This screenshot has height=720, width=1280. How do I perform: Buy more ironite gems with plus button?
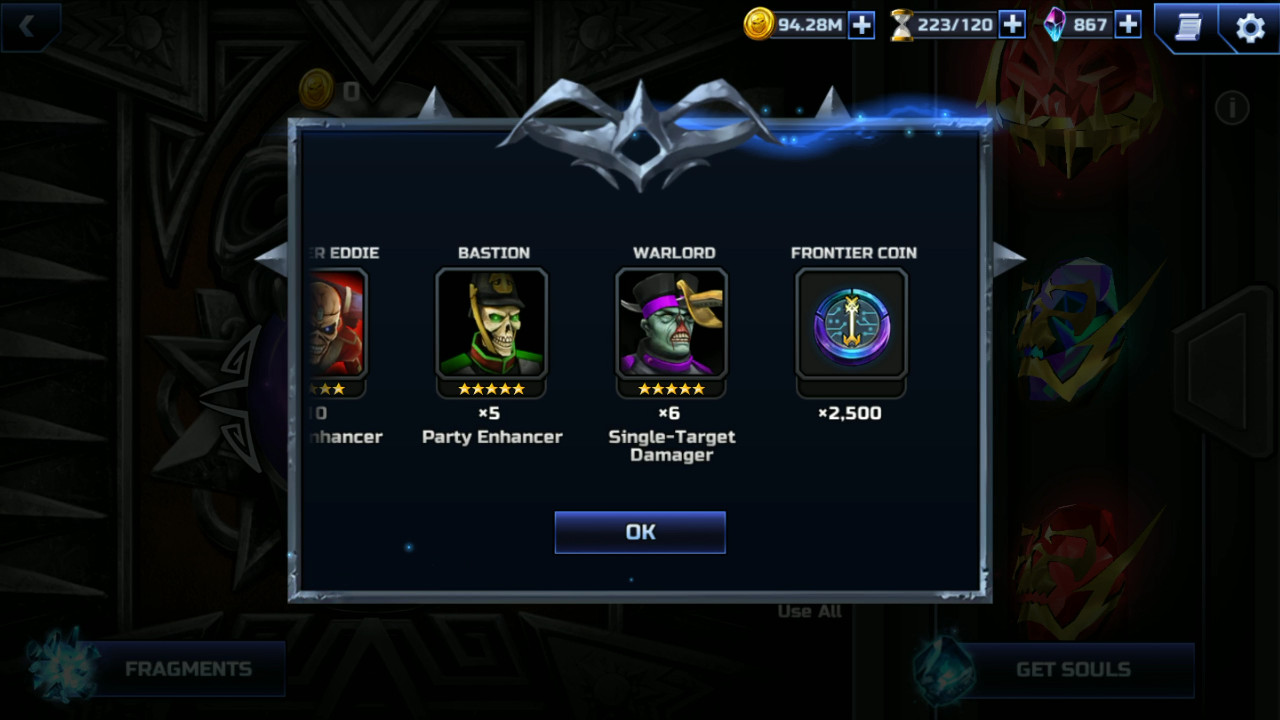pos(1128,25)
